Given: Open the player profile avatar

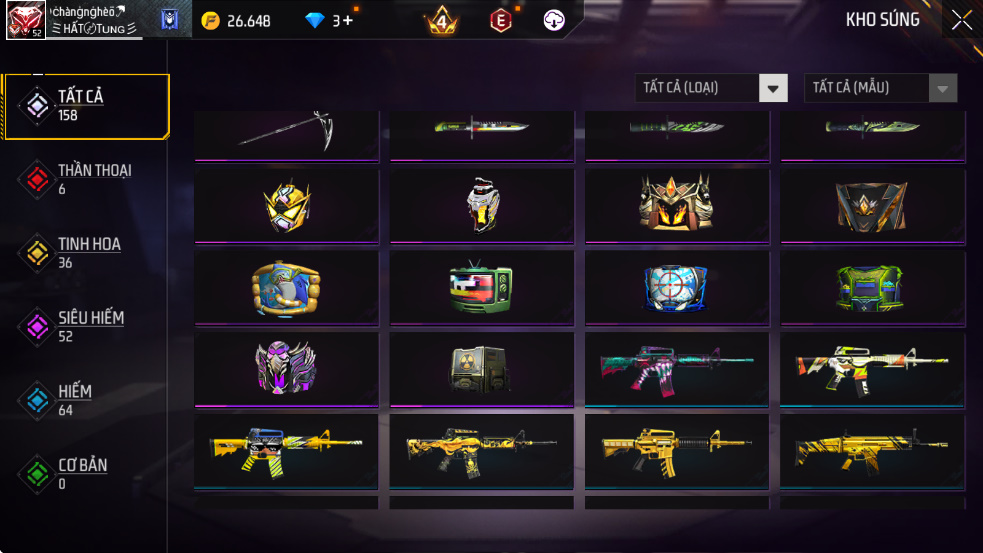Looking at the screenshot, I should coord(25,20).
